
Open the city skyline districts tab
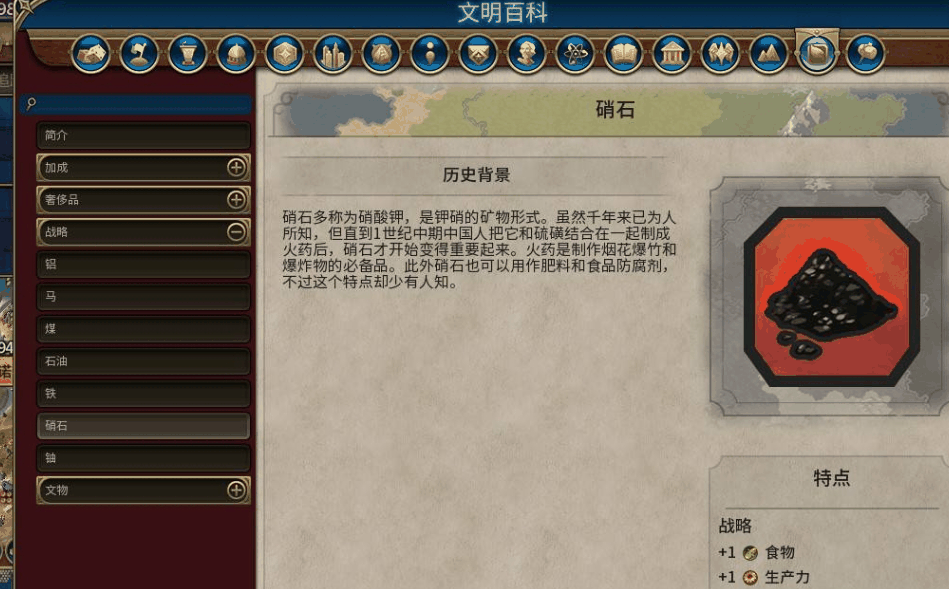(333, 53)
